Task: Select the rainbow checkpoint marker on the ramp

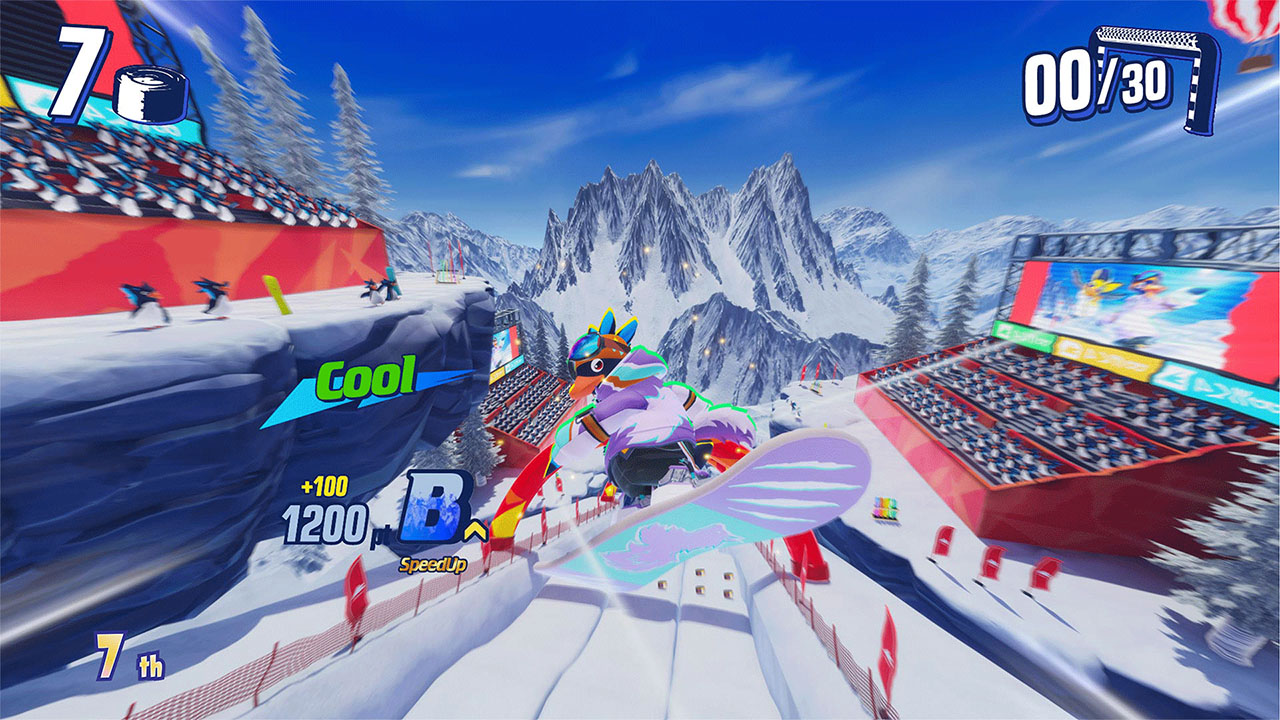Action: [x=884, y=506]
